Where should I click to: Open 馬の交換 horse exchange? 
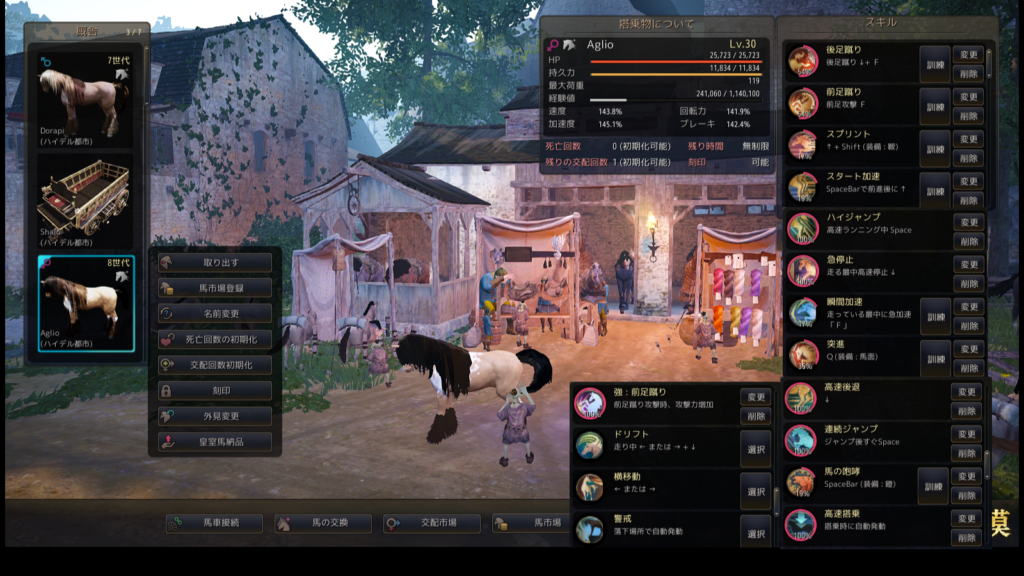pos(323,523)
